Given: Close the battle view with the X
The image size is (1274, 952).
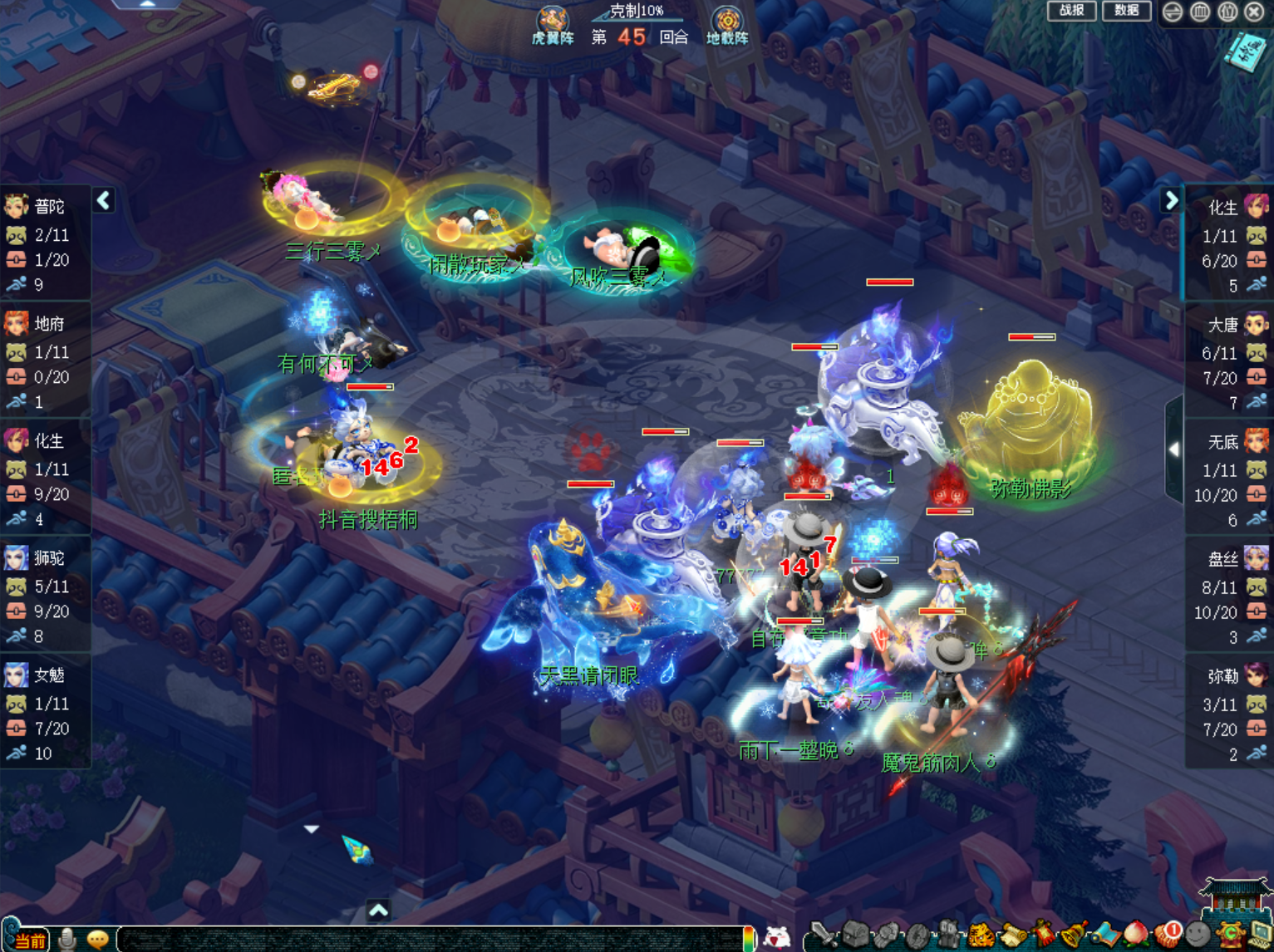Looking at the screenshot, I should pos(1255,12).
